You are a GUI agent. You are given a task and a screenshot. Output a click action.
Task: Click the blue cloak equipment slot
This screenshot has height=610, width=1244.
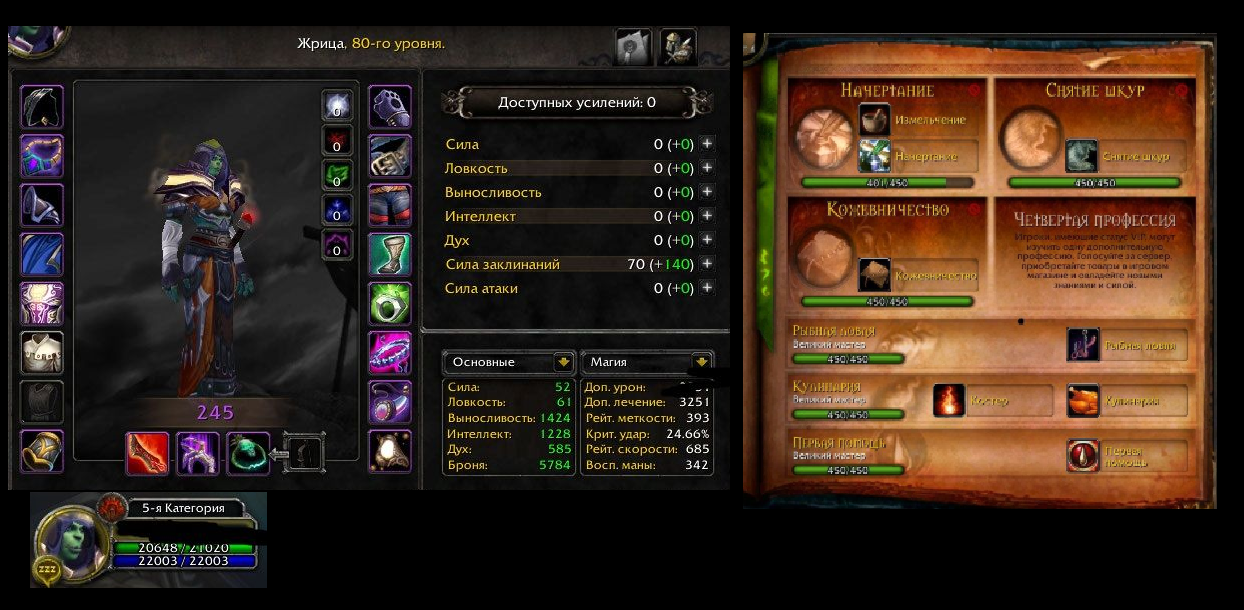[42, 254]
